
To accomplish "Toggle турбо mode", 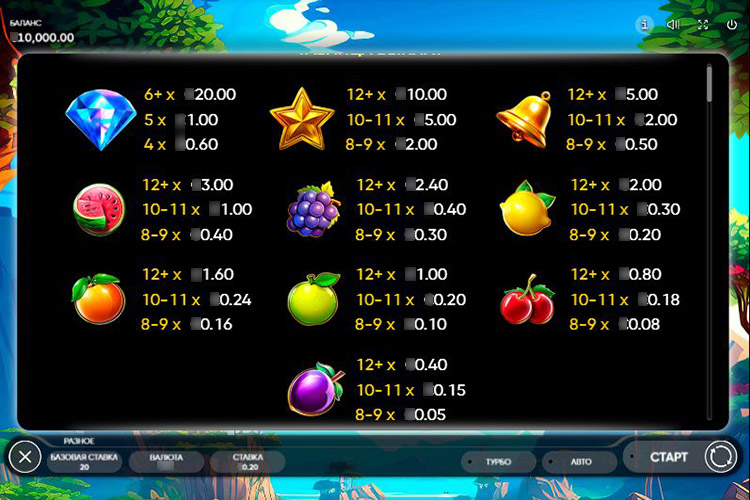I will point(497,462).
